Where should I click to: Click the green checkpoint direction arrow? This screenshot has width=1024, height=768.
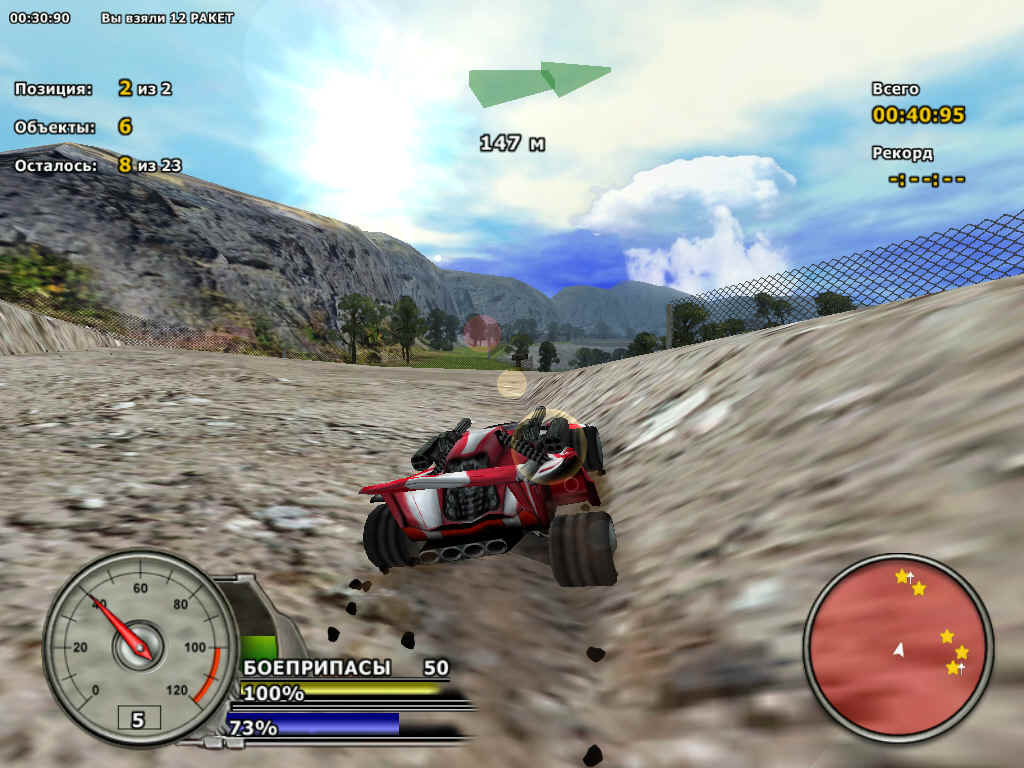click(541, 82)
